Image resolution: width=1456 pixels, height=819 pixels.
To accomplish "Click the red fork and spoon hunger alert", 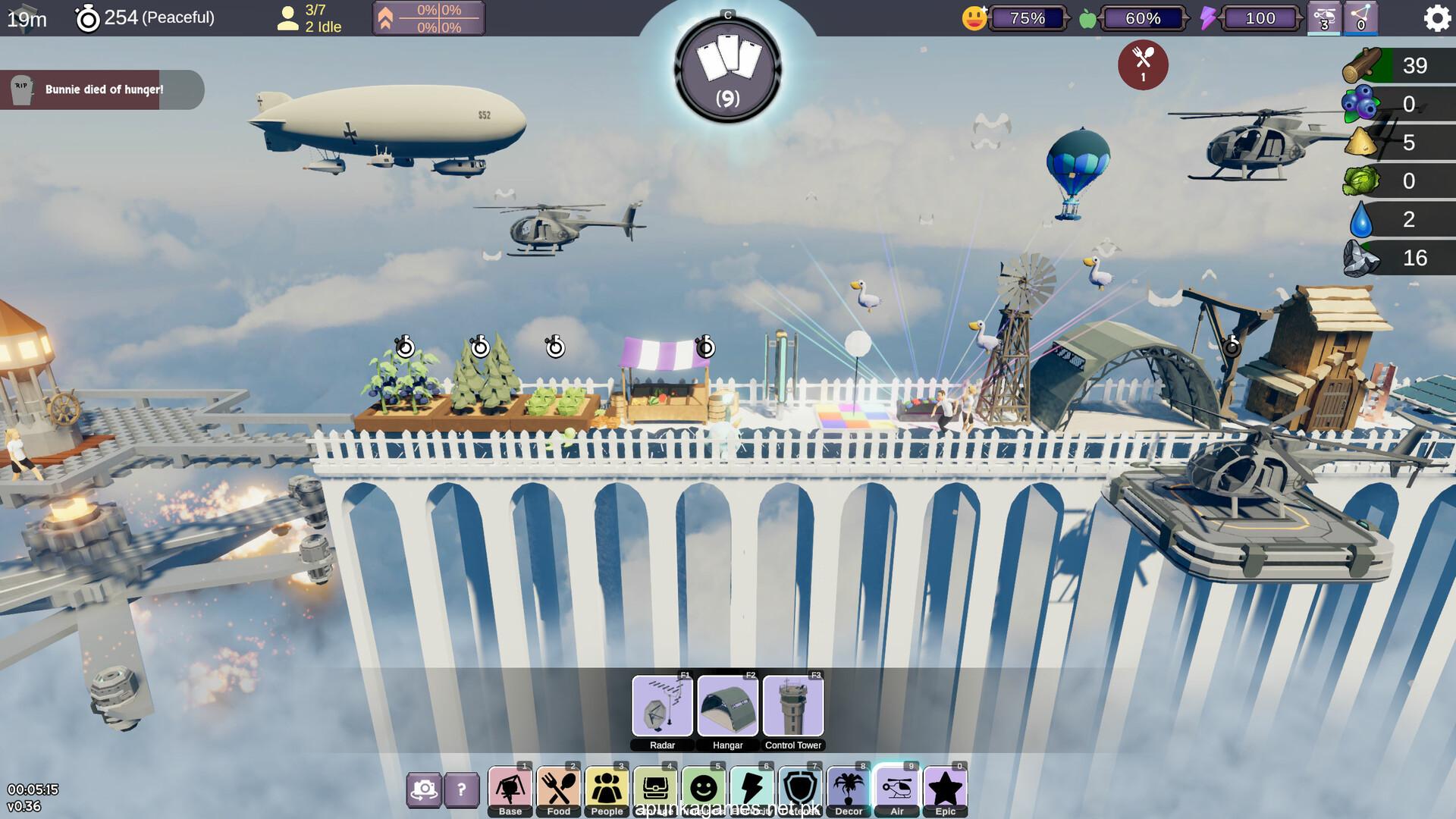I will pyautogui.click(x=1143, y=64).
